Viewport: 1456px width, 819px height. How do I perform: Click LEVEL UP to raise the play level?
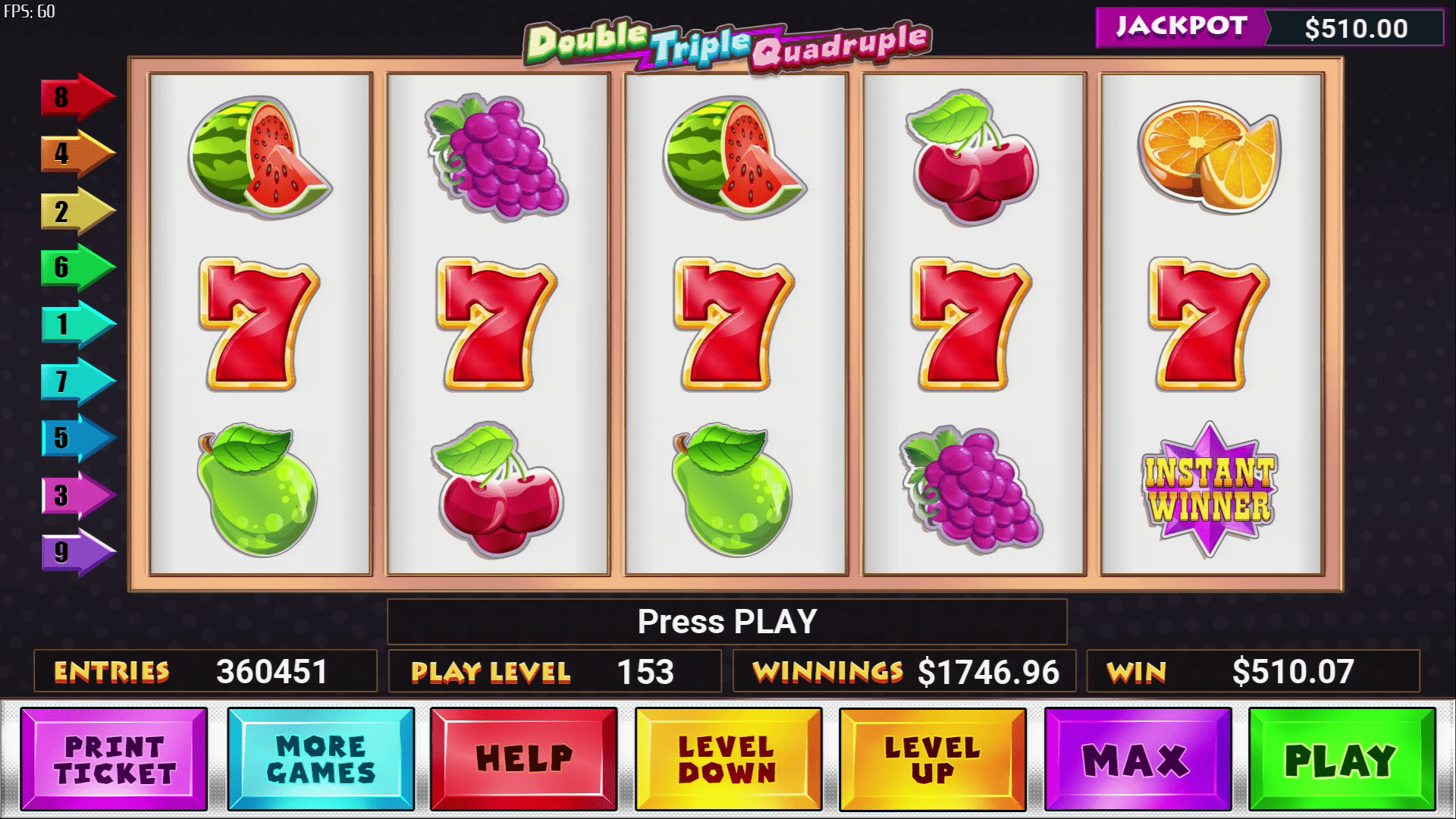click(933, 758)
